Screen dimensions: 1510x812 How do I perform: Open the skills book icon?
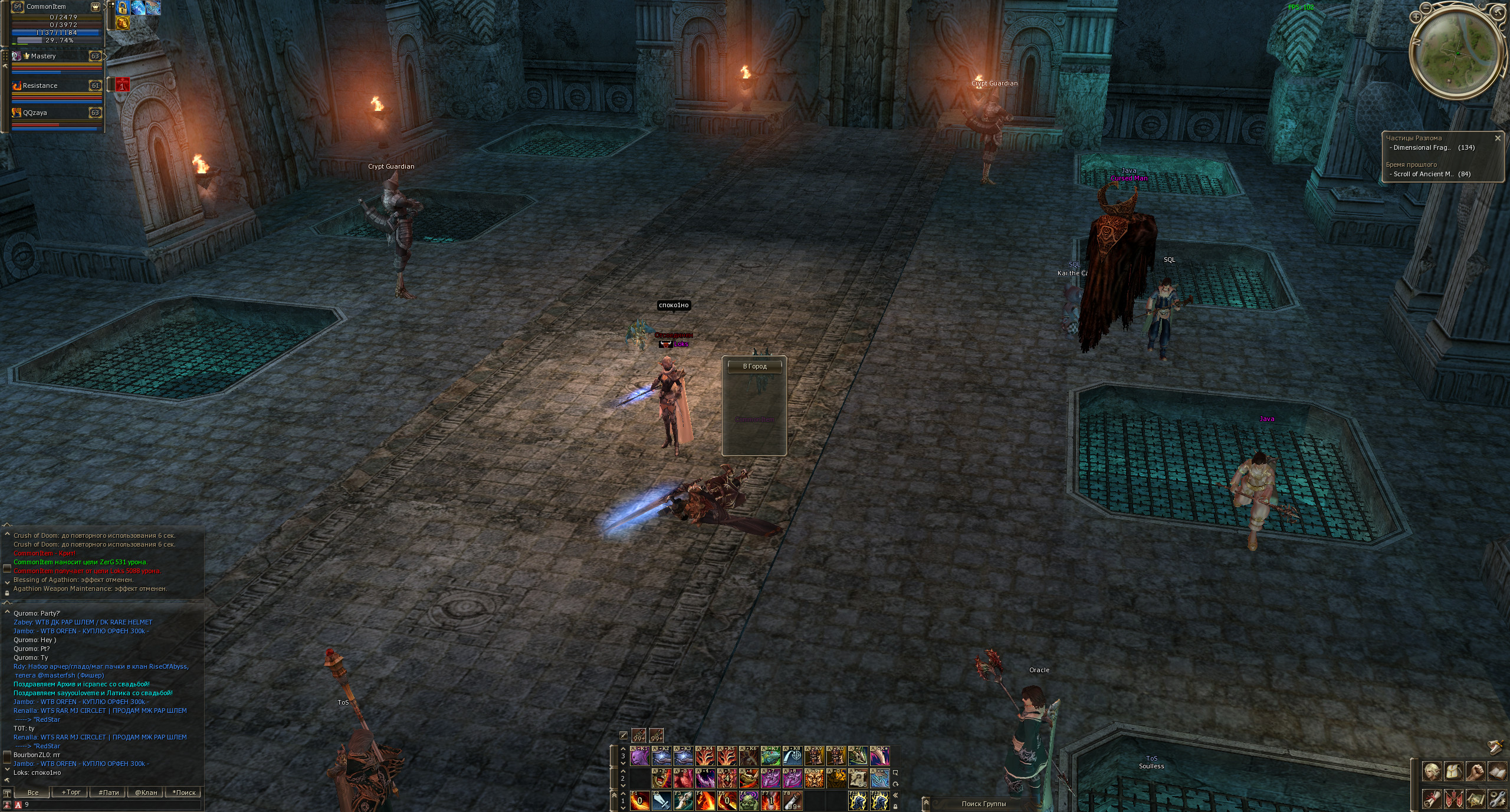coord(1497,771)
